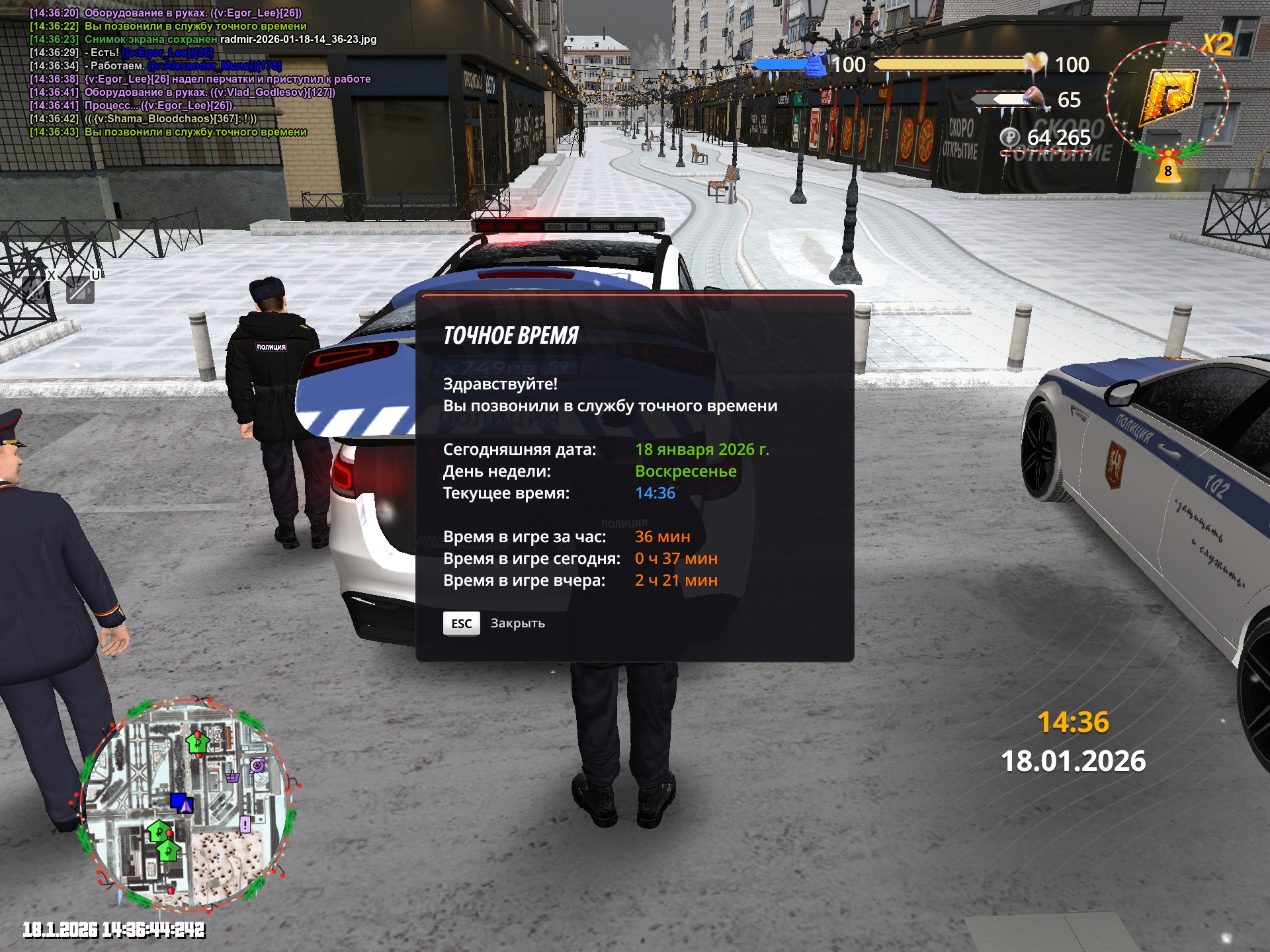Image resolution: width=1270 pixels, height=952 pixels.
Task: Click the topmost green house minimap marker
Action: pos(197,743)
